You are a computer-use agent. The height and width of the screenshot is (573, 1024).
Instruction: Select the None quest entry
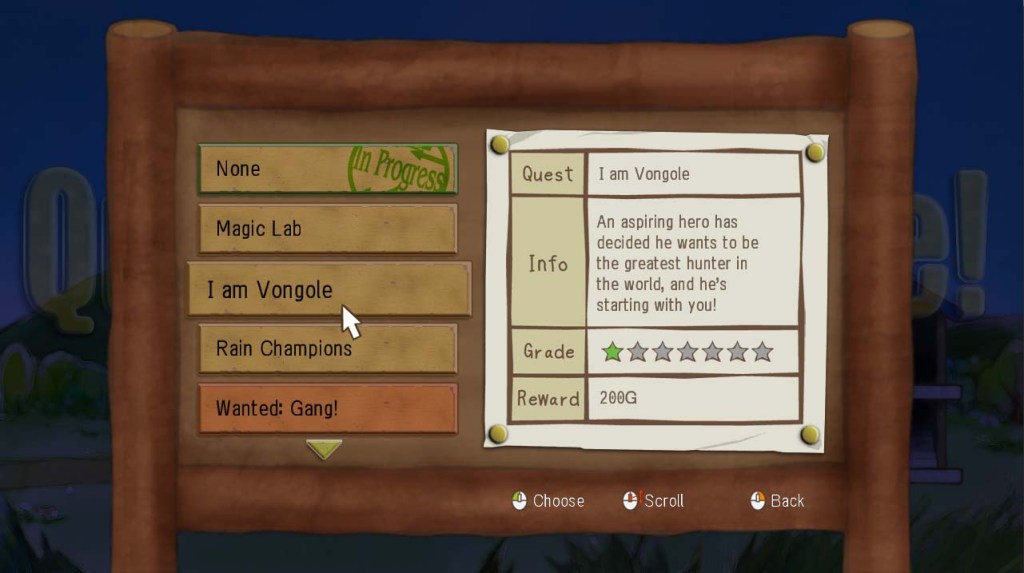327,169
